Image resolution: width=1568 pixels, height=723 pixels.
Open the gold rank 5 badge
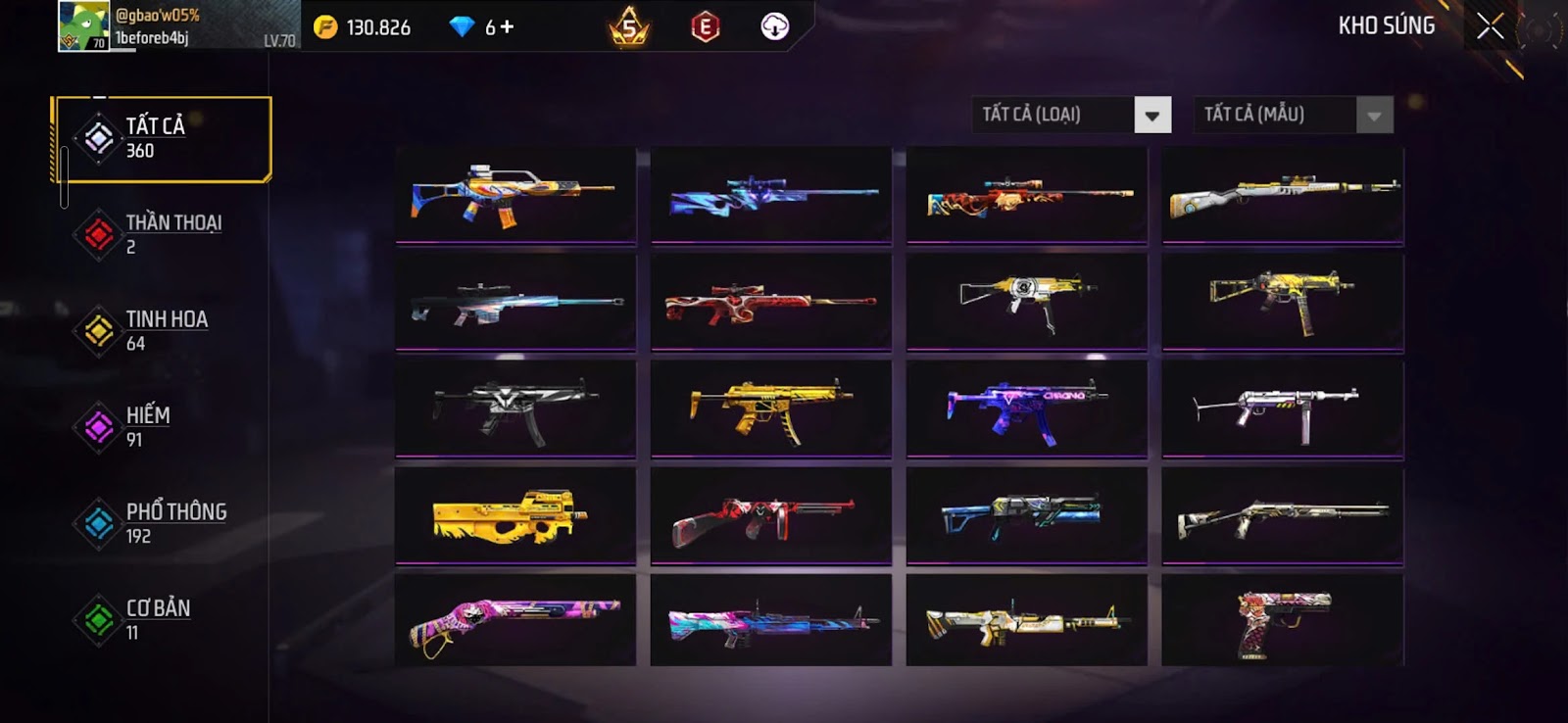[629, 26]
